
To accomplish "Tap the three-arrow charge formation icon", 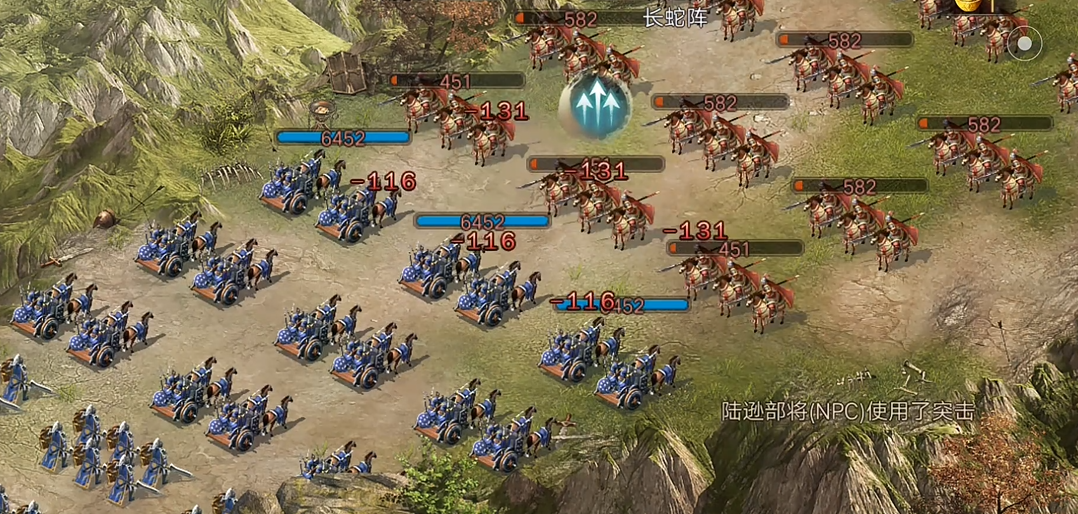I will 594,104.
